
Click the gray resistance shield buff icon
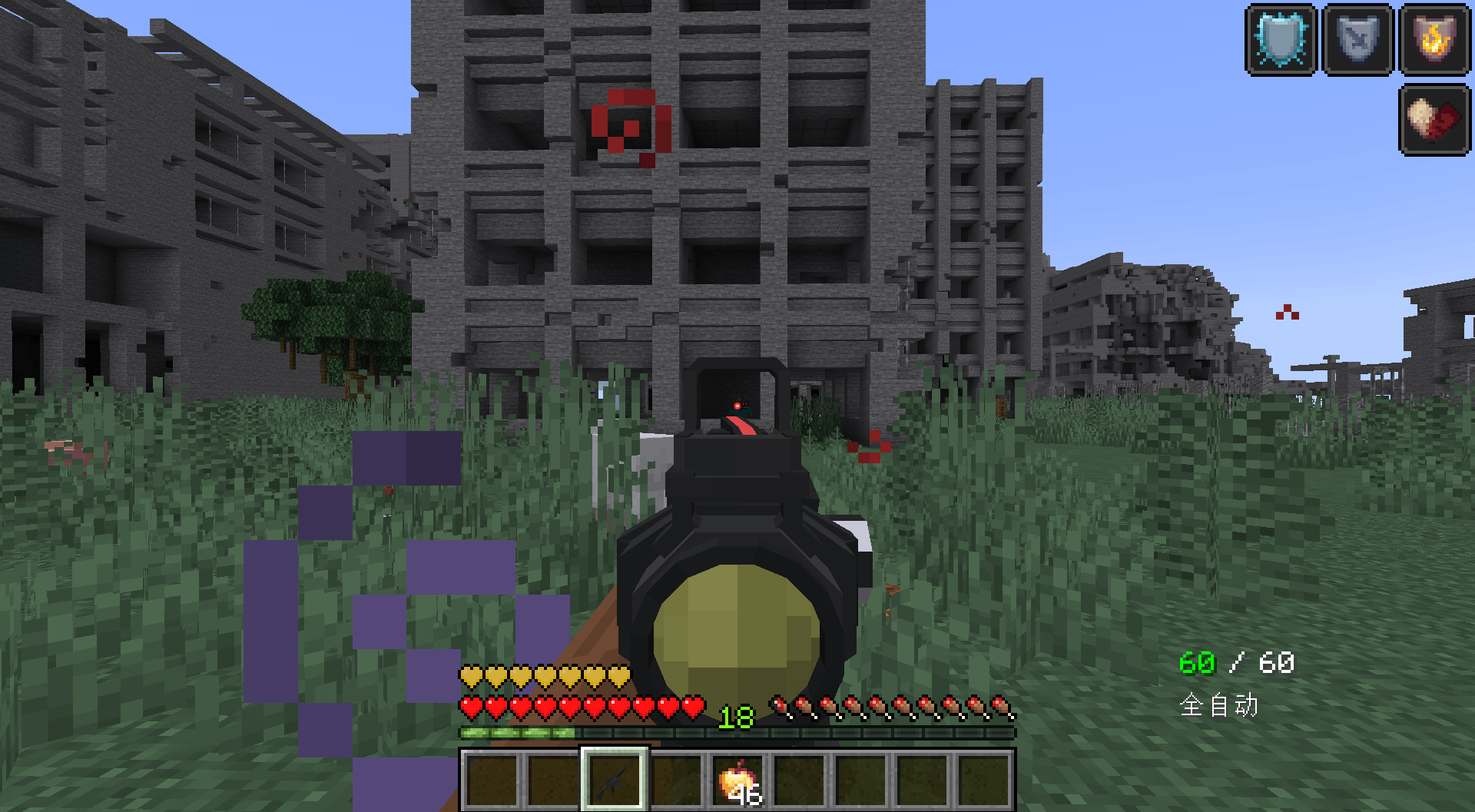(x=1356, y=38)
